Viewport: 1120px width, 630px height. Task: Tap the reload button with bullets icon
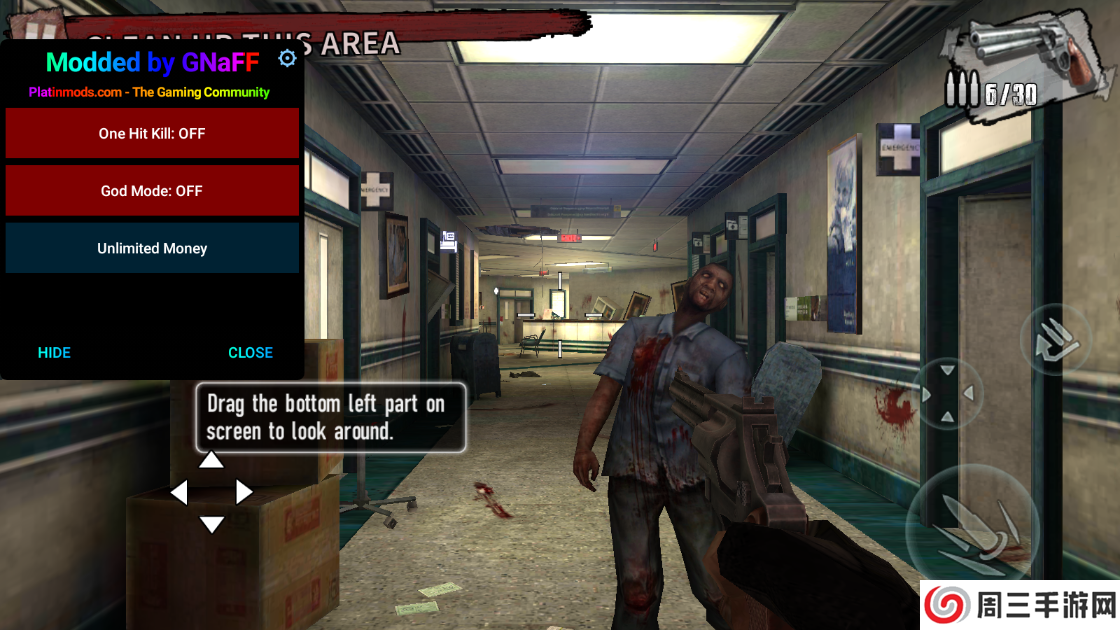click(1055, 340)
